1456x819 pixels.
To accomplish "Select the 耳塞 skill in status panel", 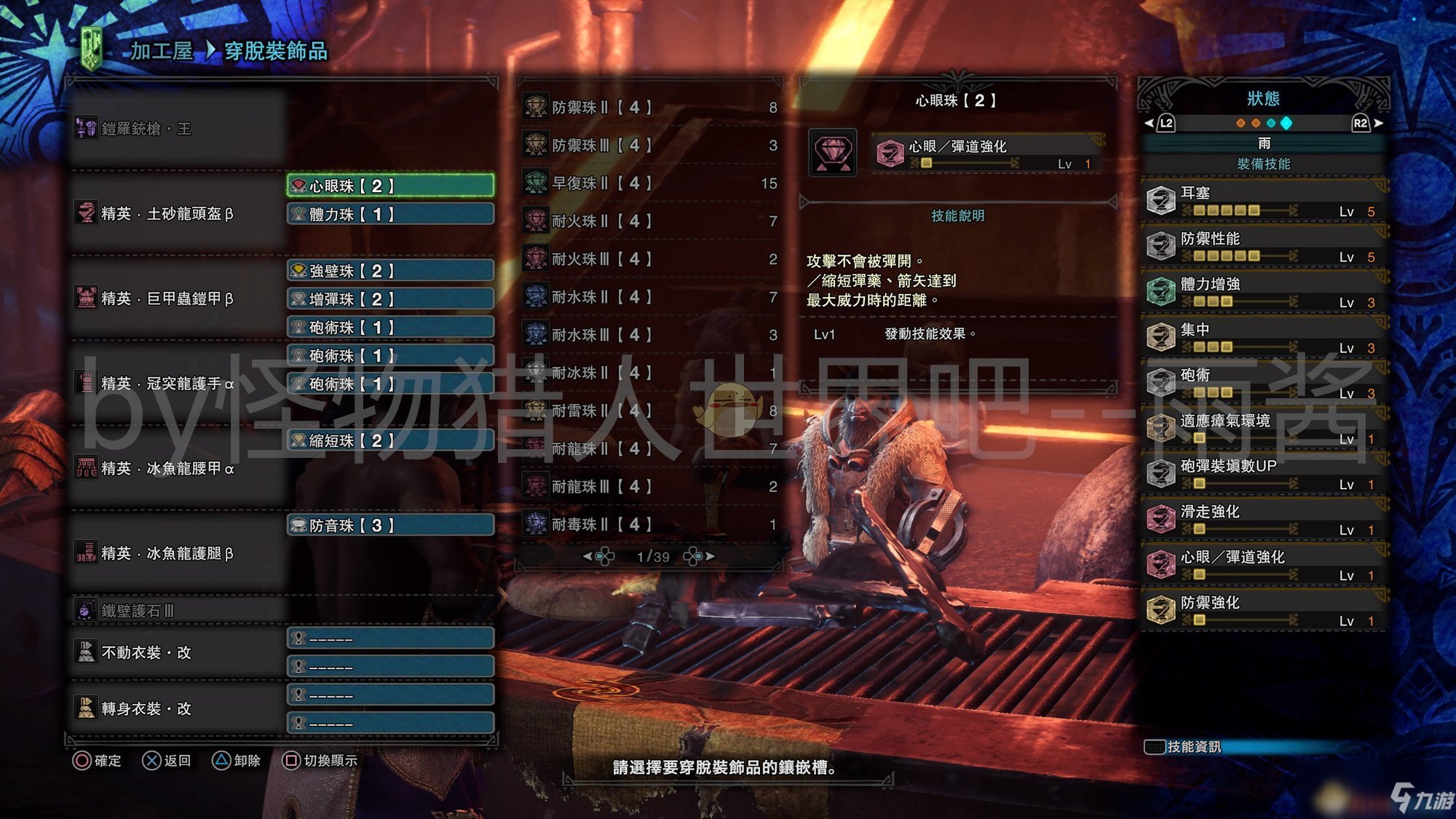I will coord(1264,200).
